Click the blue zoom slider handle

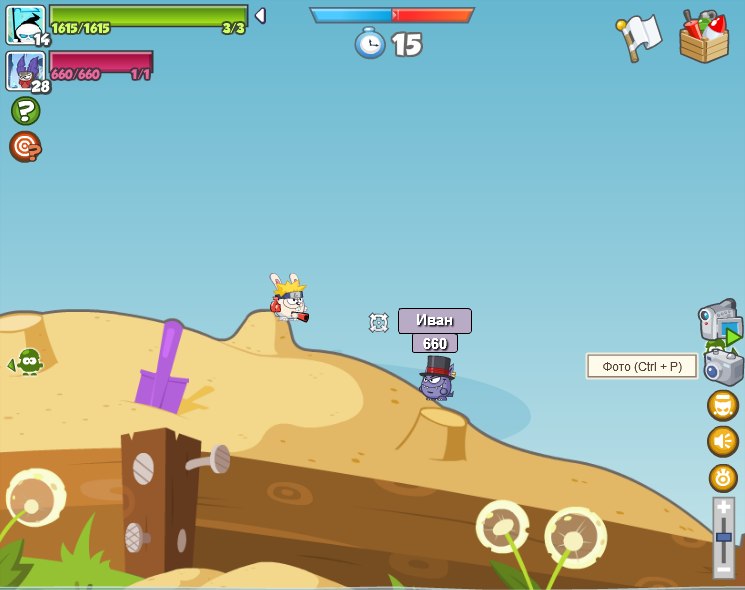pos(723,537)
